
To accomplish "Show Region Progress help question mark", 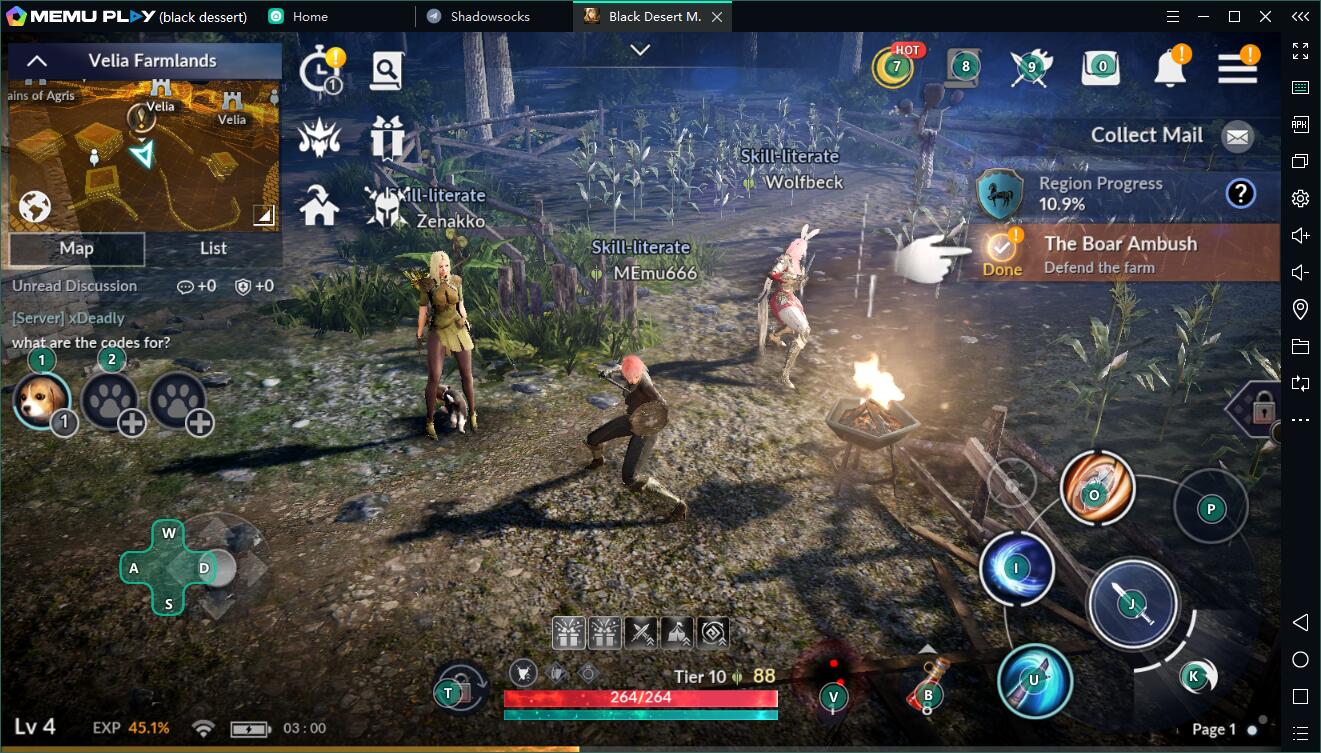I will coord(1240,193).
